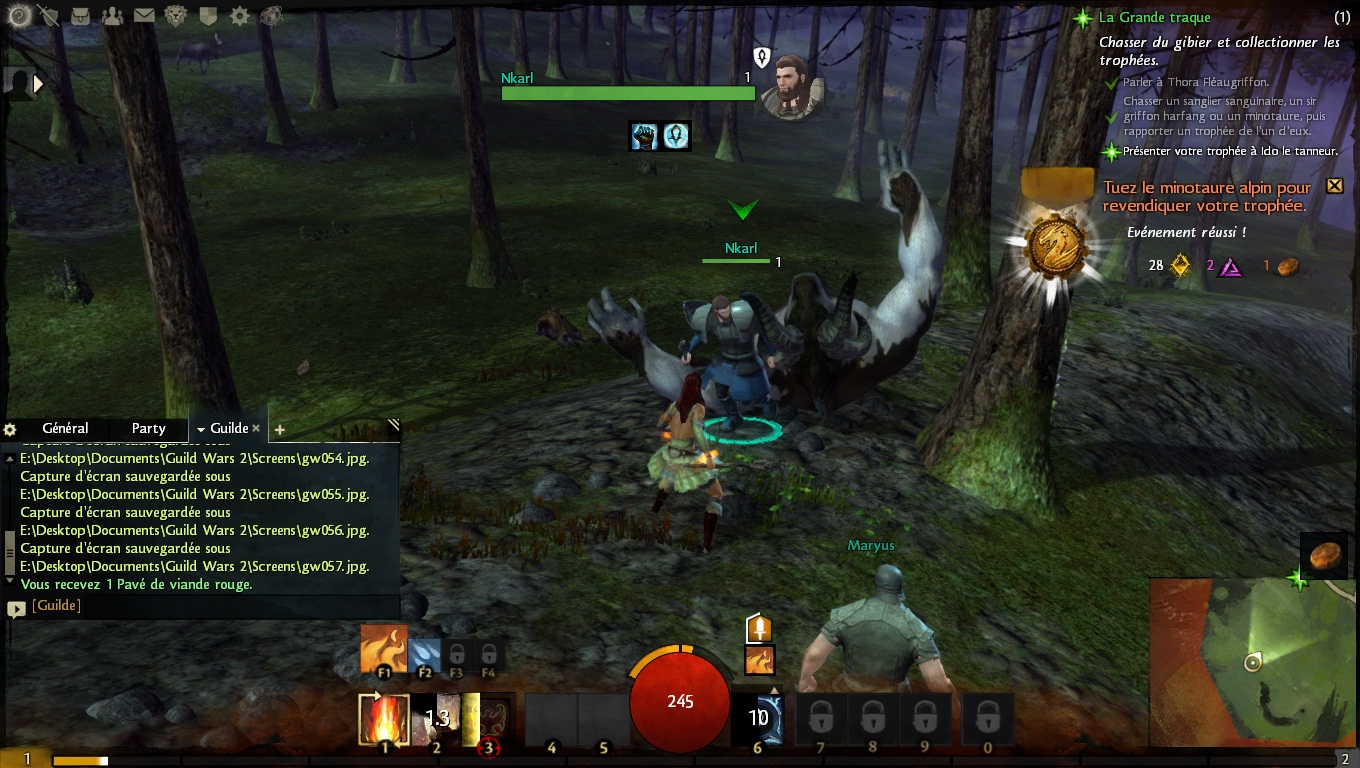Screen dimensions: 1360x768
Task: Add a new chat tab with the plus button
Action: click(280, 430)
